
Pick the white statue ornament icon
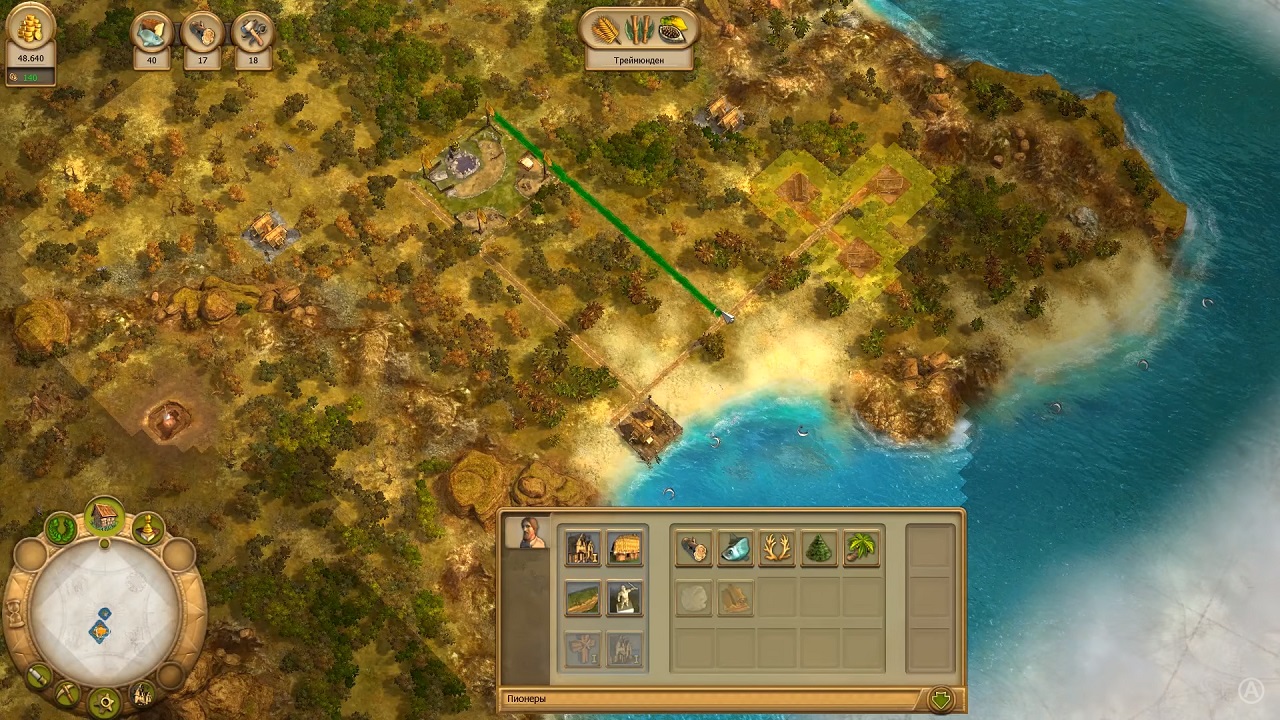(x=624, y=598)
